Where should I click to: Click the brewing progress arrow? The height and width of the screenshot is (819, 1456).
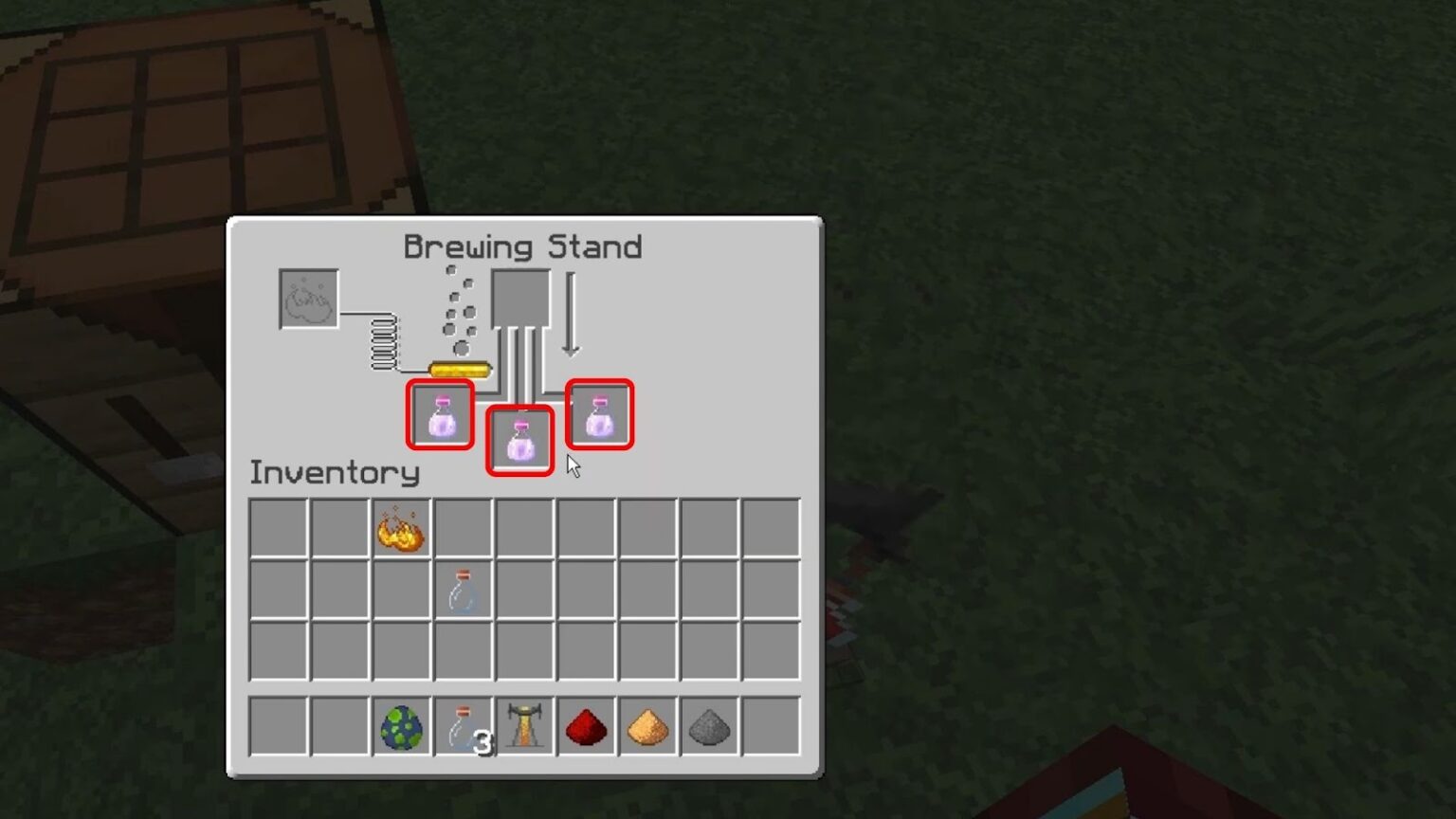(x=570, y=313)
